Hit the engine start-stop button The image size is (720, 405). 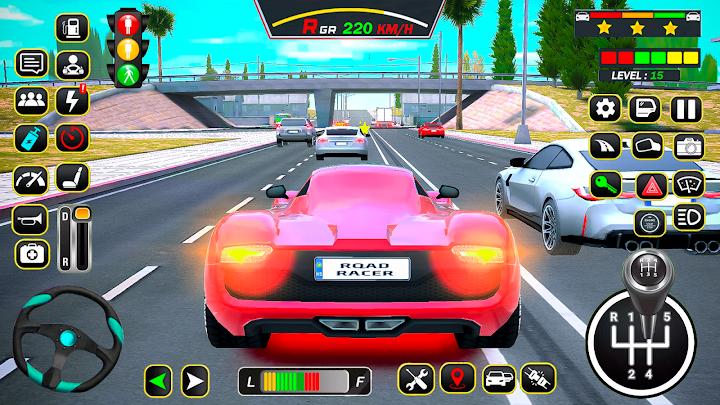tap(647, 222)
